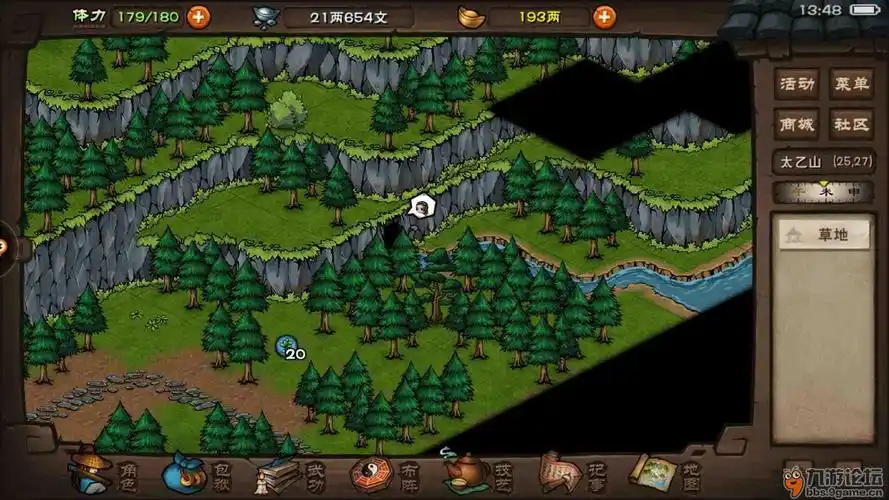This screenshot has height=500, width=889.
Task: Open the 地图 world map
Action: 664,472
